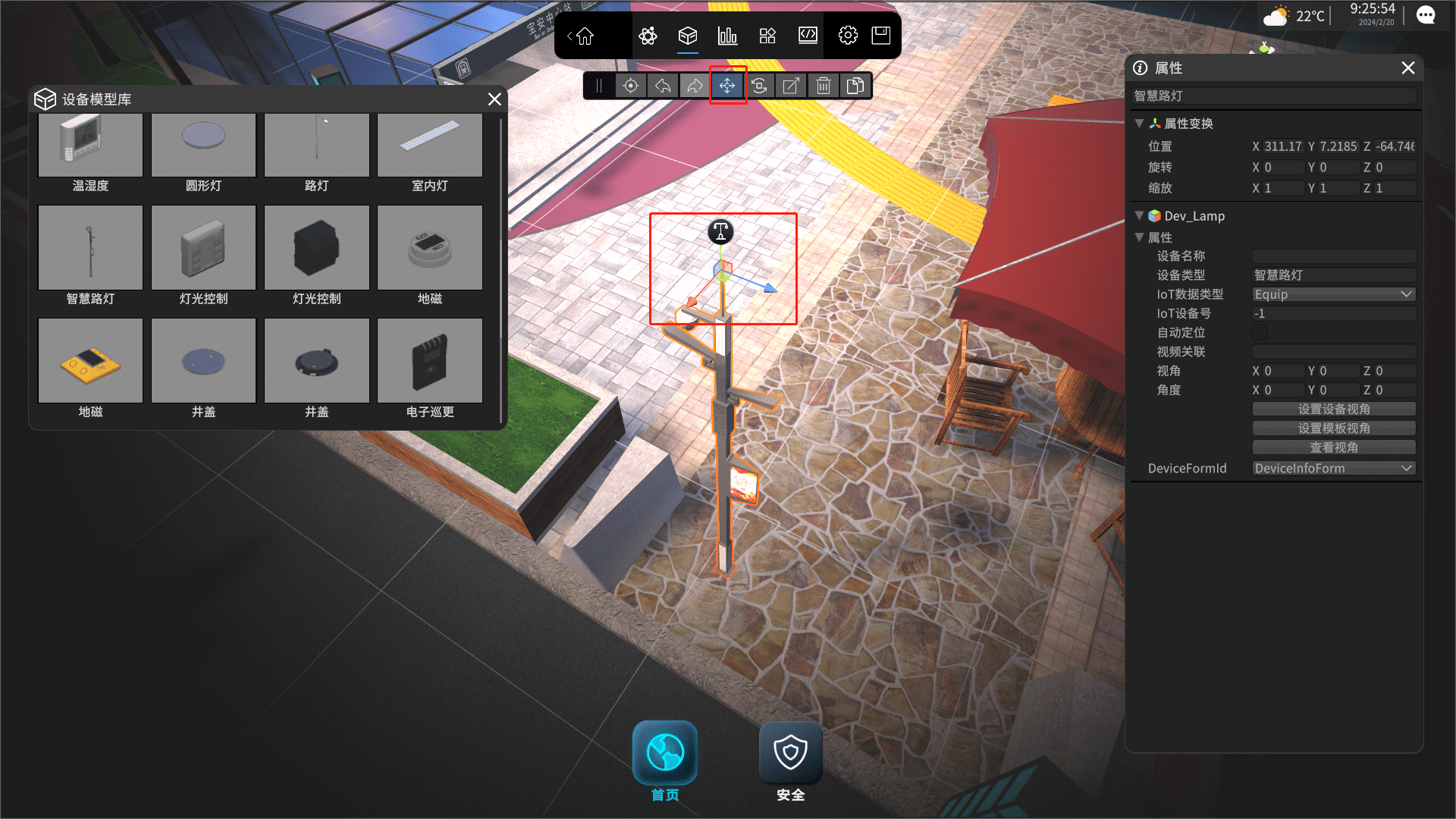Return to home with the house icon
1456x819 pixels.
(x=584, y=36)
